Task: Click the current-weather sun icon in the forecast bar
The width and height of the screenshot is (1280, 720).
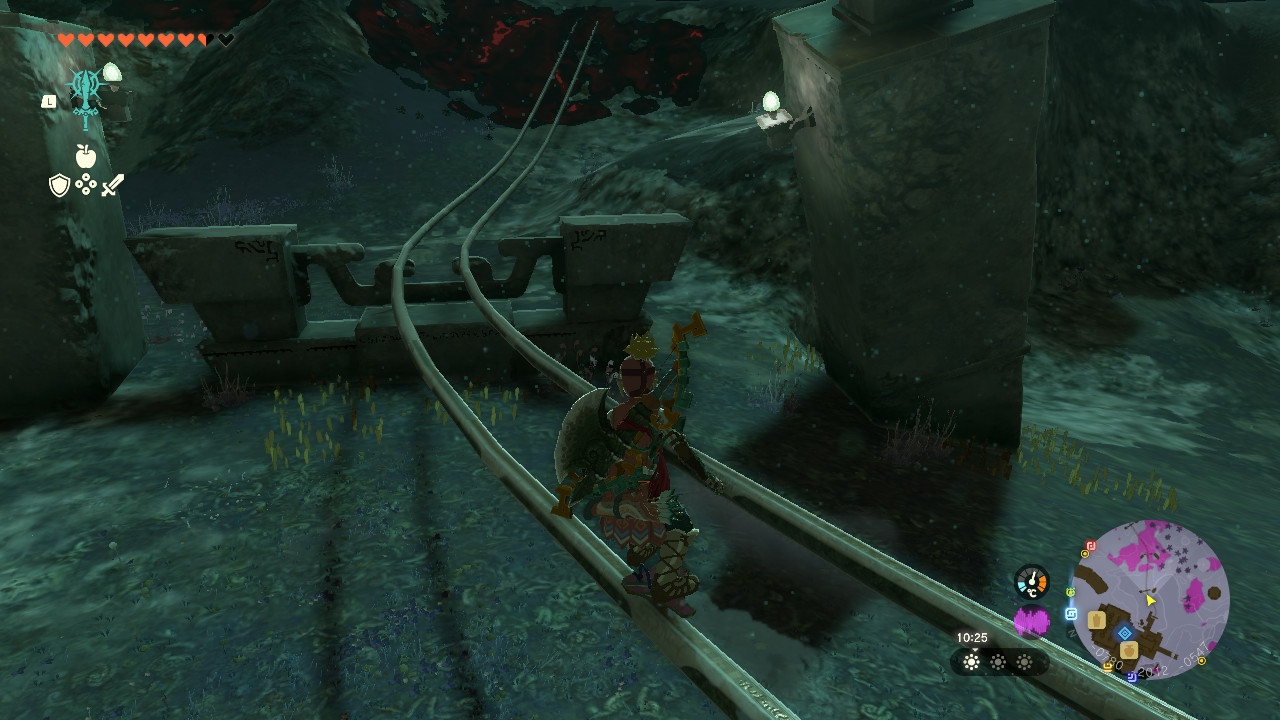Action: tap(970, 661)
